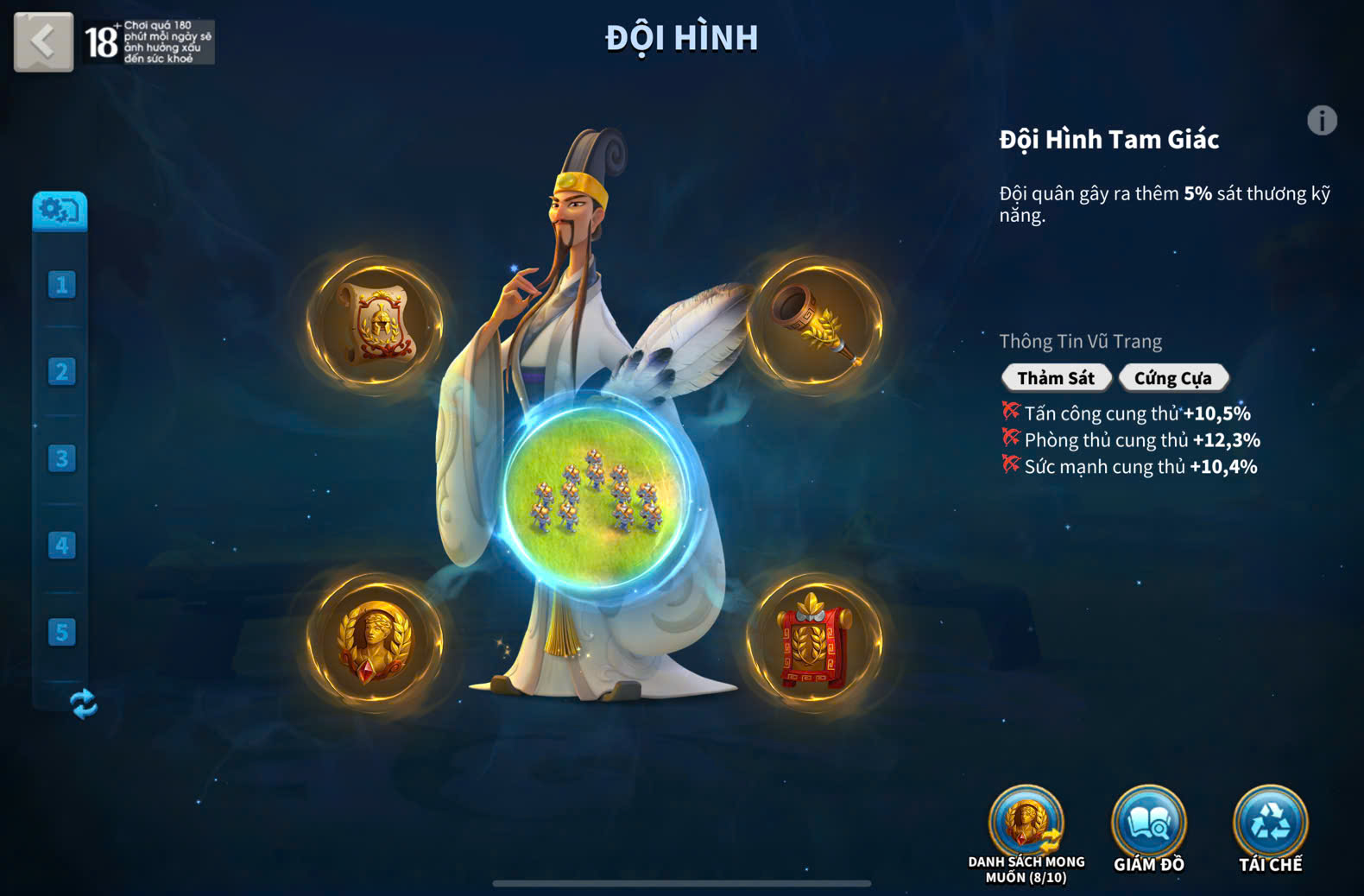Click the blue refresh arrows icon

pos(84,704)
